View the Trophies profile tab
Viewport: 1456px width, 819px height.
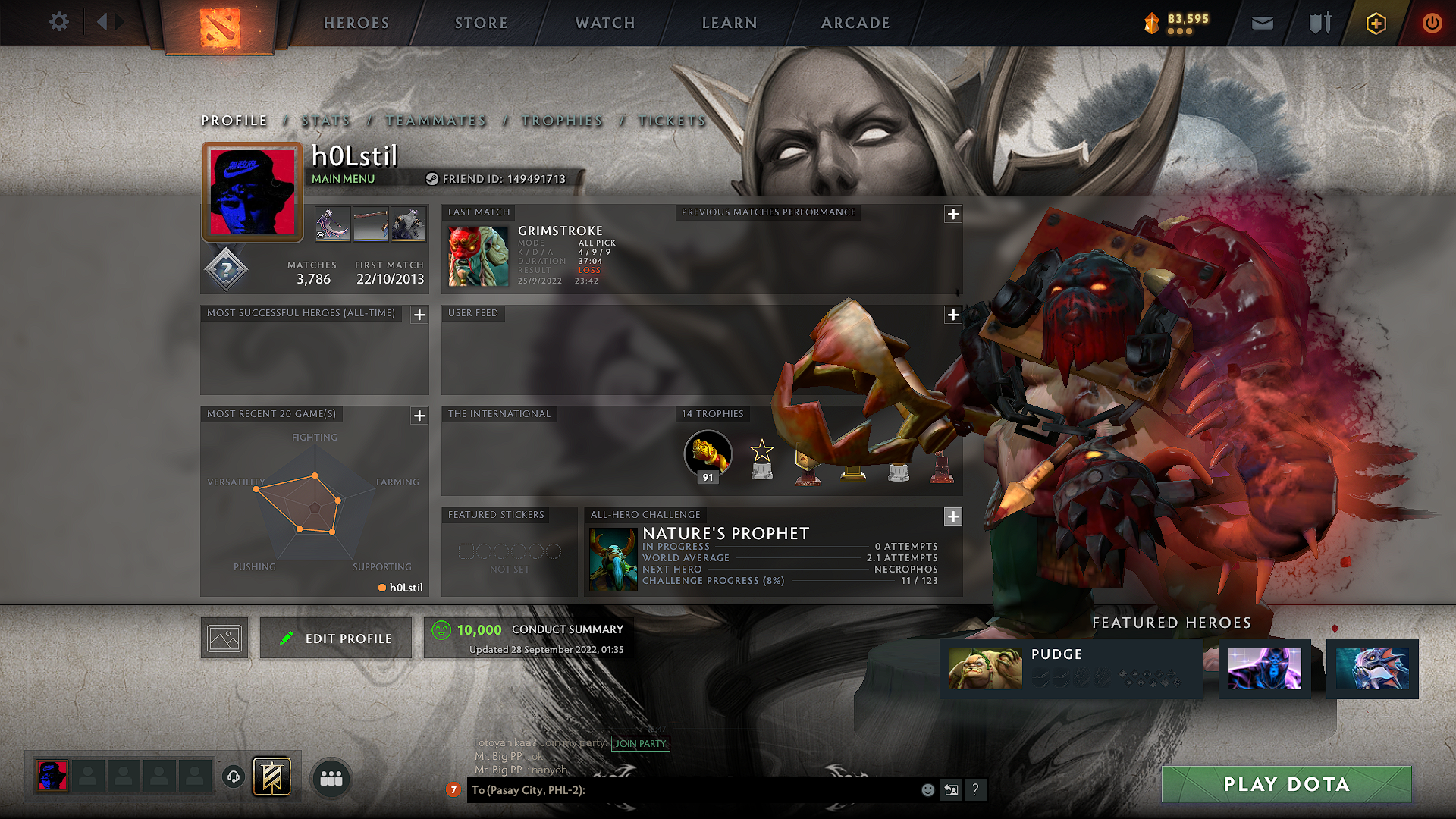tap(562, 121)
